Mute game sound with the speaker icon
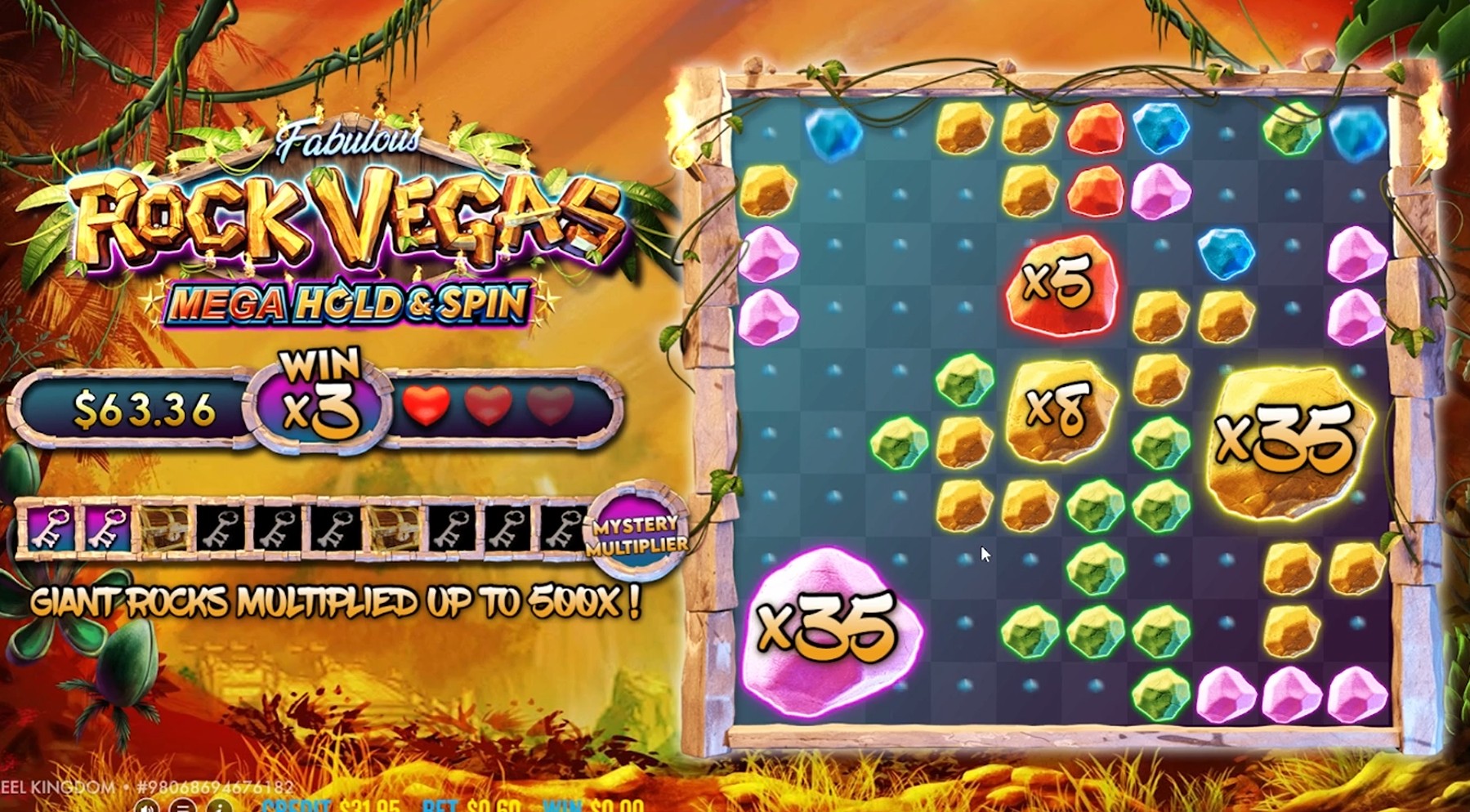 pos(147,807)
